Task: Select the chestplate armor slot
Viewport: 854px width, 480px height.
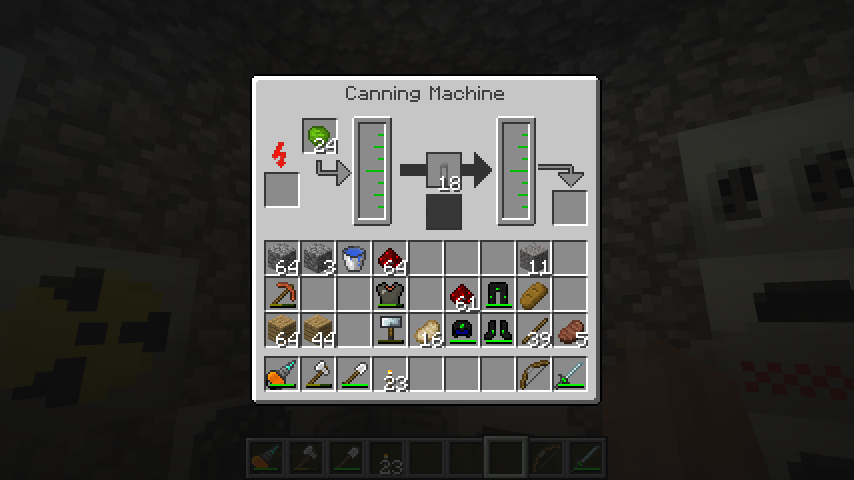Action: pyautogui.click(x=390, y=295)
